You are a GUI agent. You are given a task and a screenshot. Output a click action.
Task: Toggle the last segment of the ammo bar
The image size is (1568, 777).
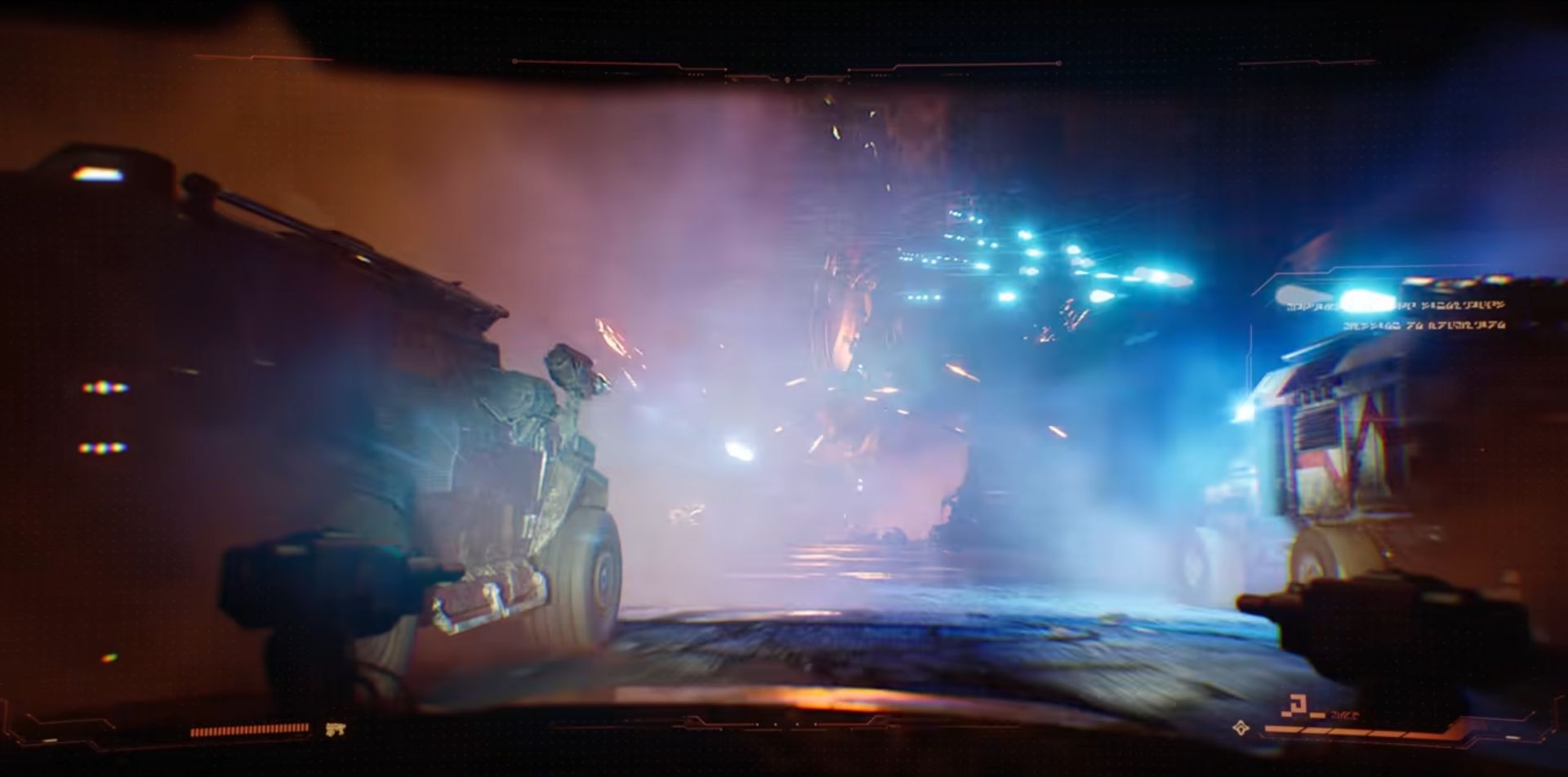point(306,726)
